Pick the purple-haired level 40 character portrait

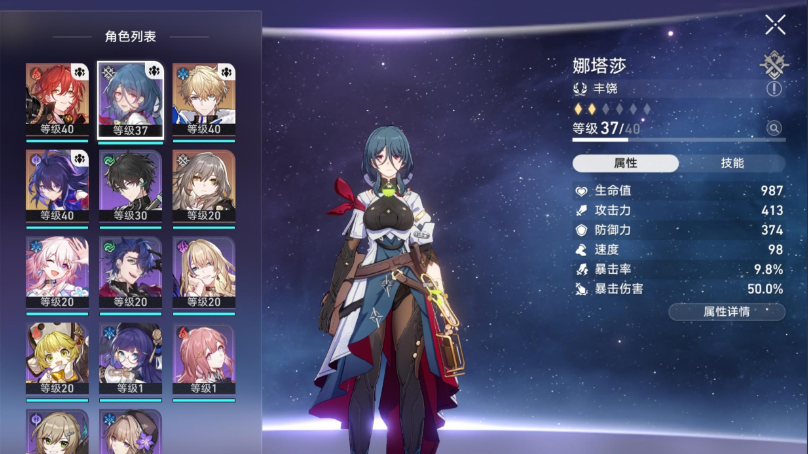coord(57,184)
